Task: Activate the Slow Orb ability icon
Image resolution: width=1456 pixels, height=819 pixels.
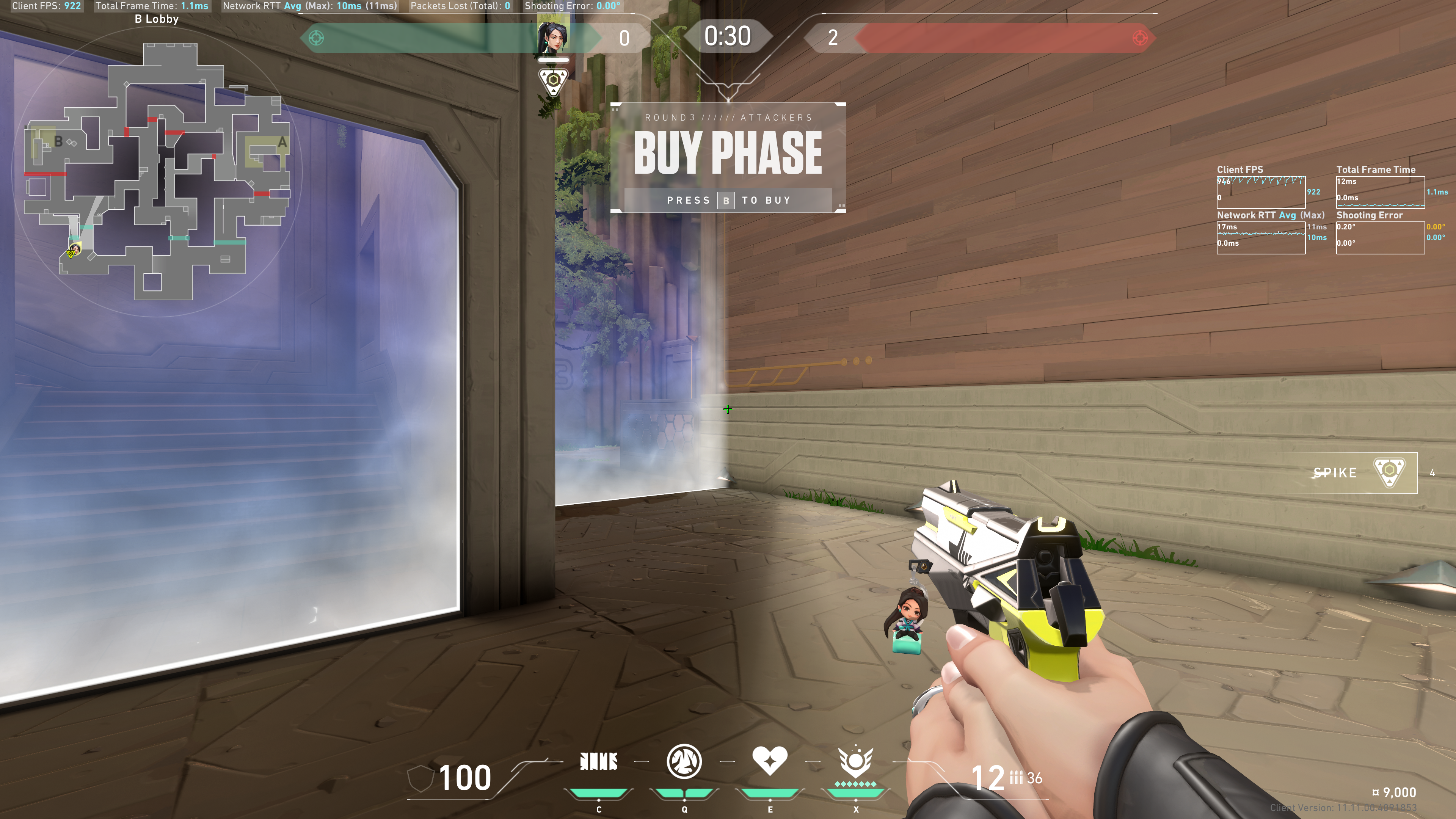Action: click(x=684, y=761)
